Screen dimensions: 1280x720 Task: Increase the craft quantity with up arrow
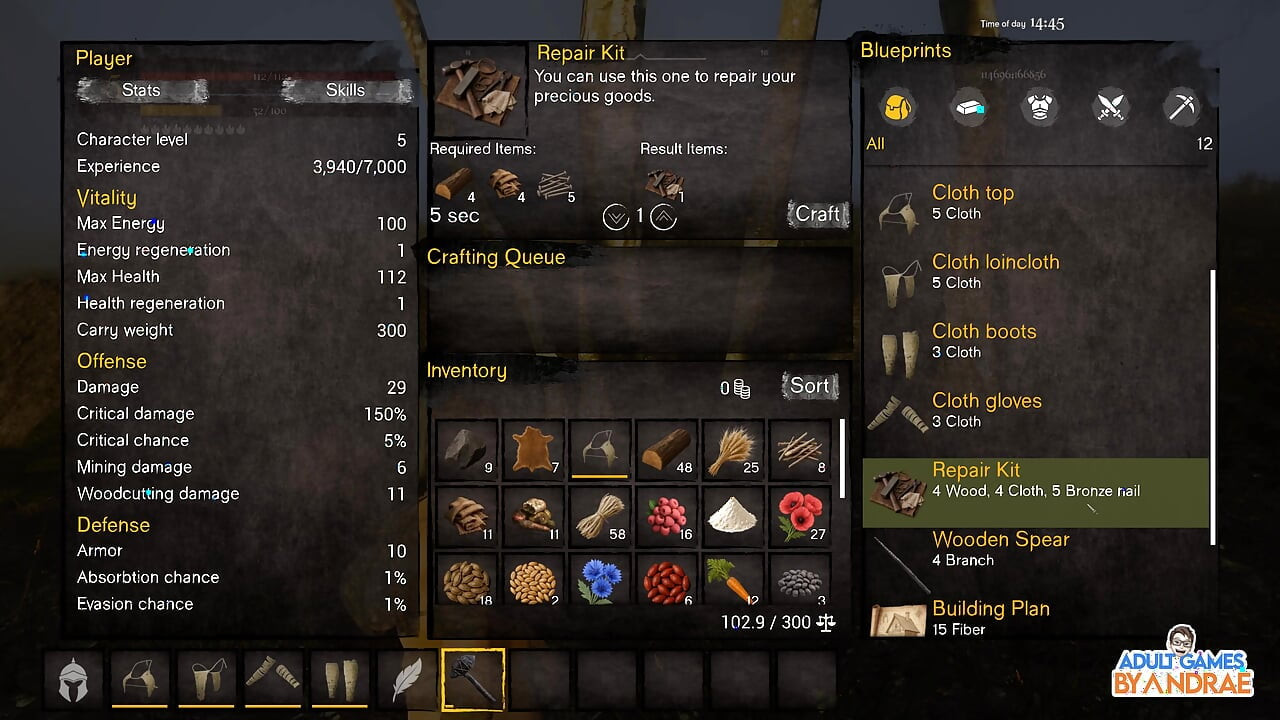click(x=663, y=216)
